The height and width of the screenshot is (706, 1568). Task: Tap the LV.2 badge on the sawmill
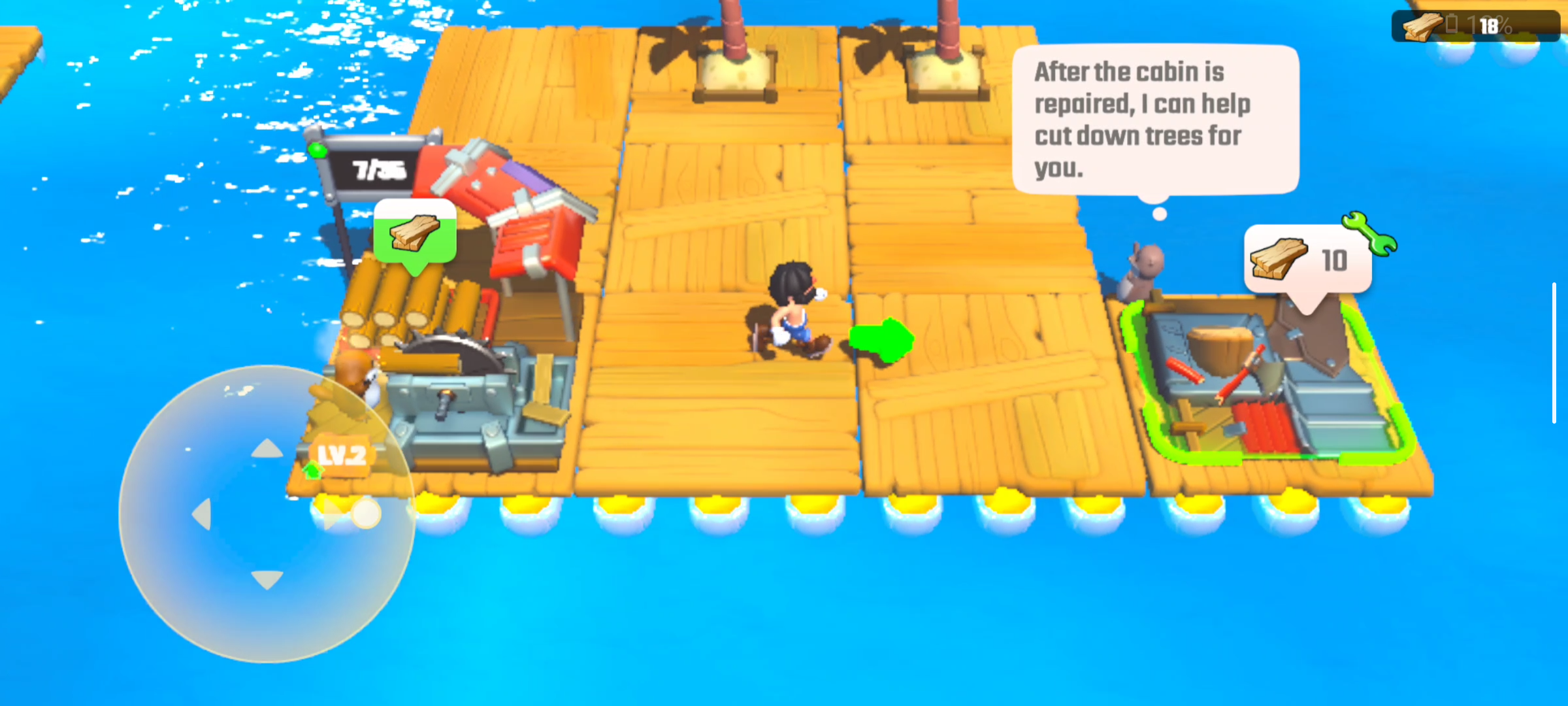tap(341, 452)
